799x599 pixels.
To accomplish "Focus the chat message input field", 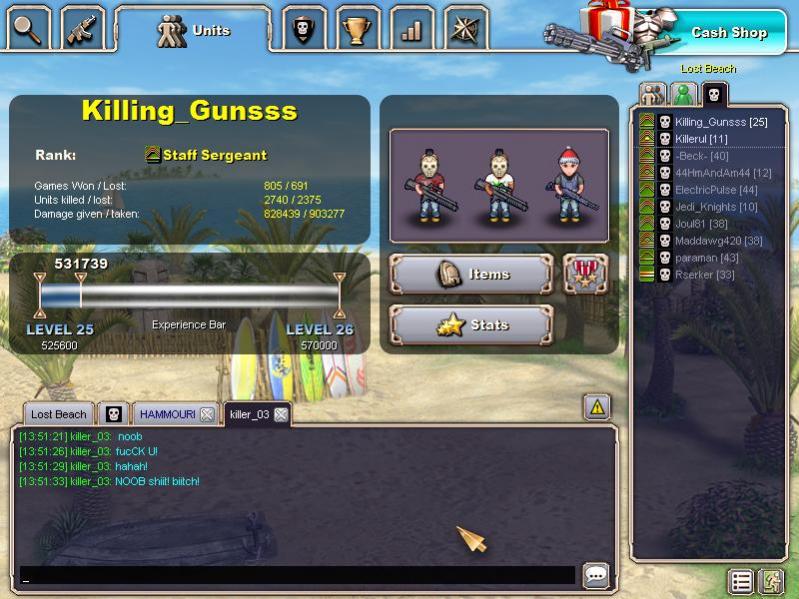I will 297,576.
